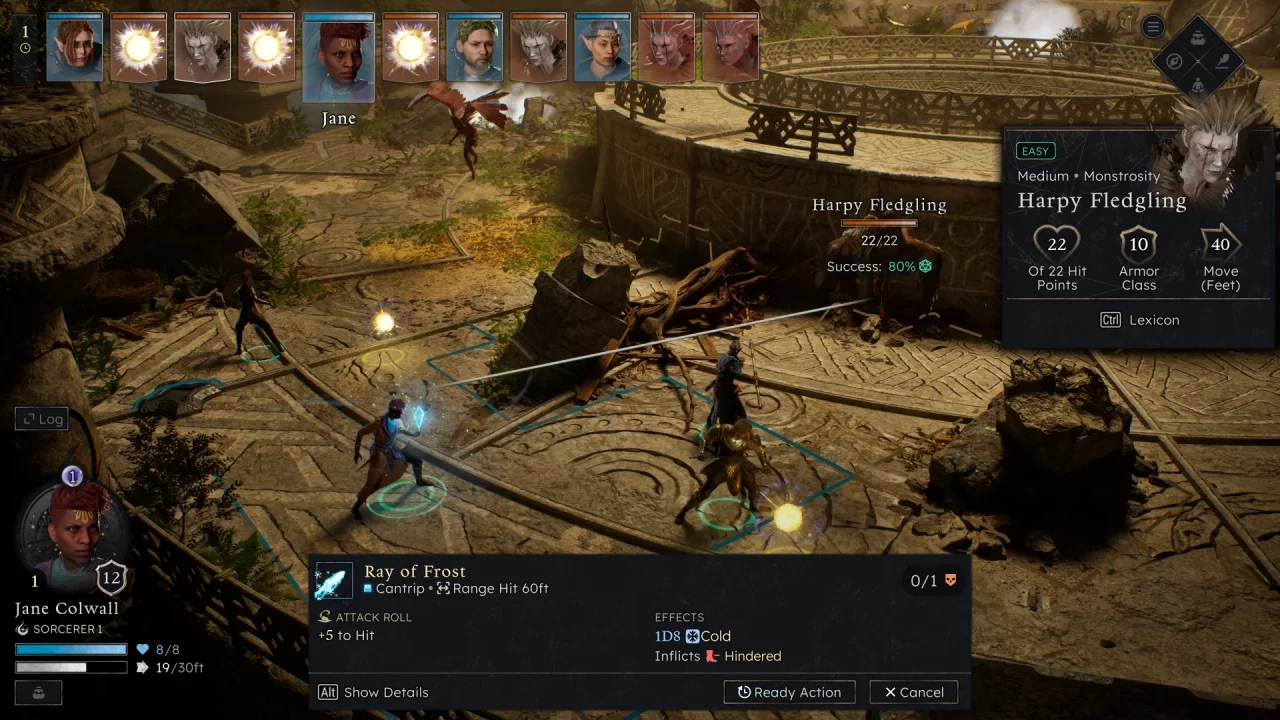Click the quill journal icon in the diamond menu

[1222, 60]
